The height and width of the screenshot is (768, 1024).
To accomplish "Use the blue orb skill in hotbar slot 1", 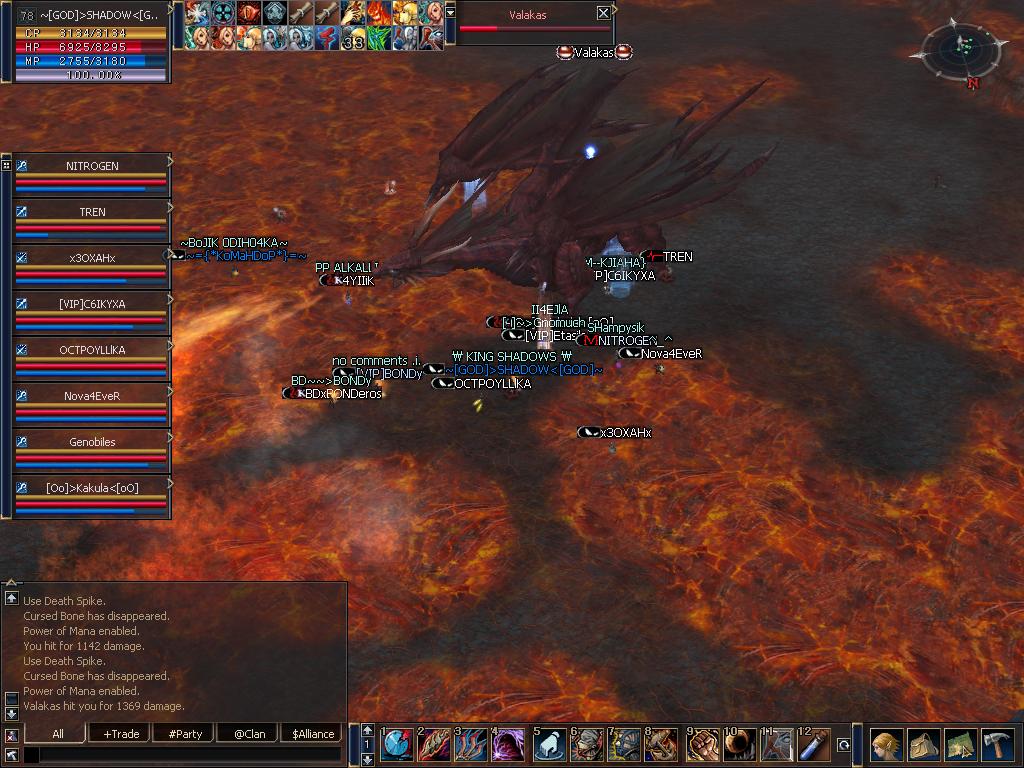I will click(397, 745).
